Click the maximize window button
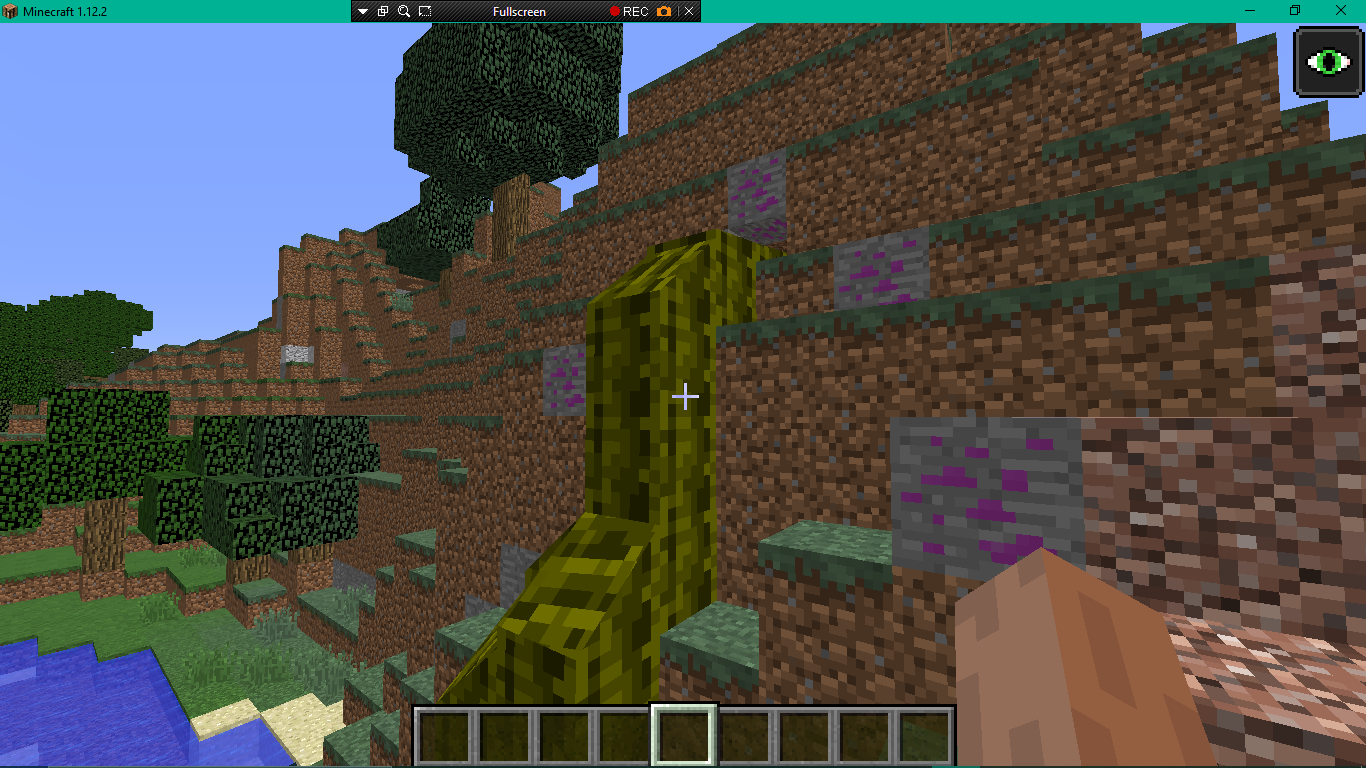 pos(1296,11)
